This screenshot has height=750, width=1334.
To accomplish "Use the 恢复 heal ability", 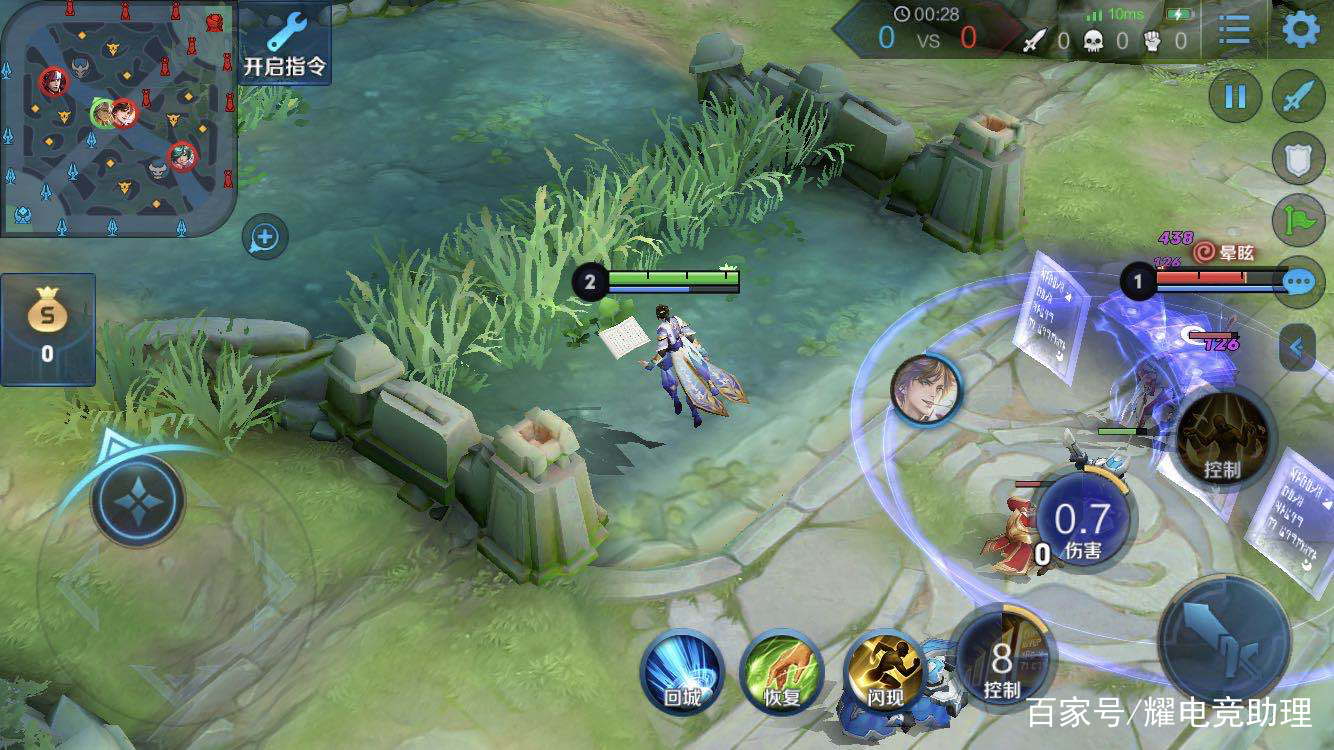I will tap(782, 670).
